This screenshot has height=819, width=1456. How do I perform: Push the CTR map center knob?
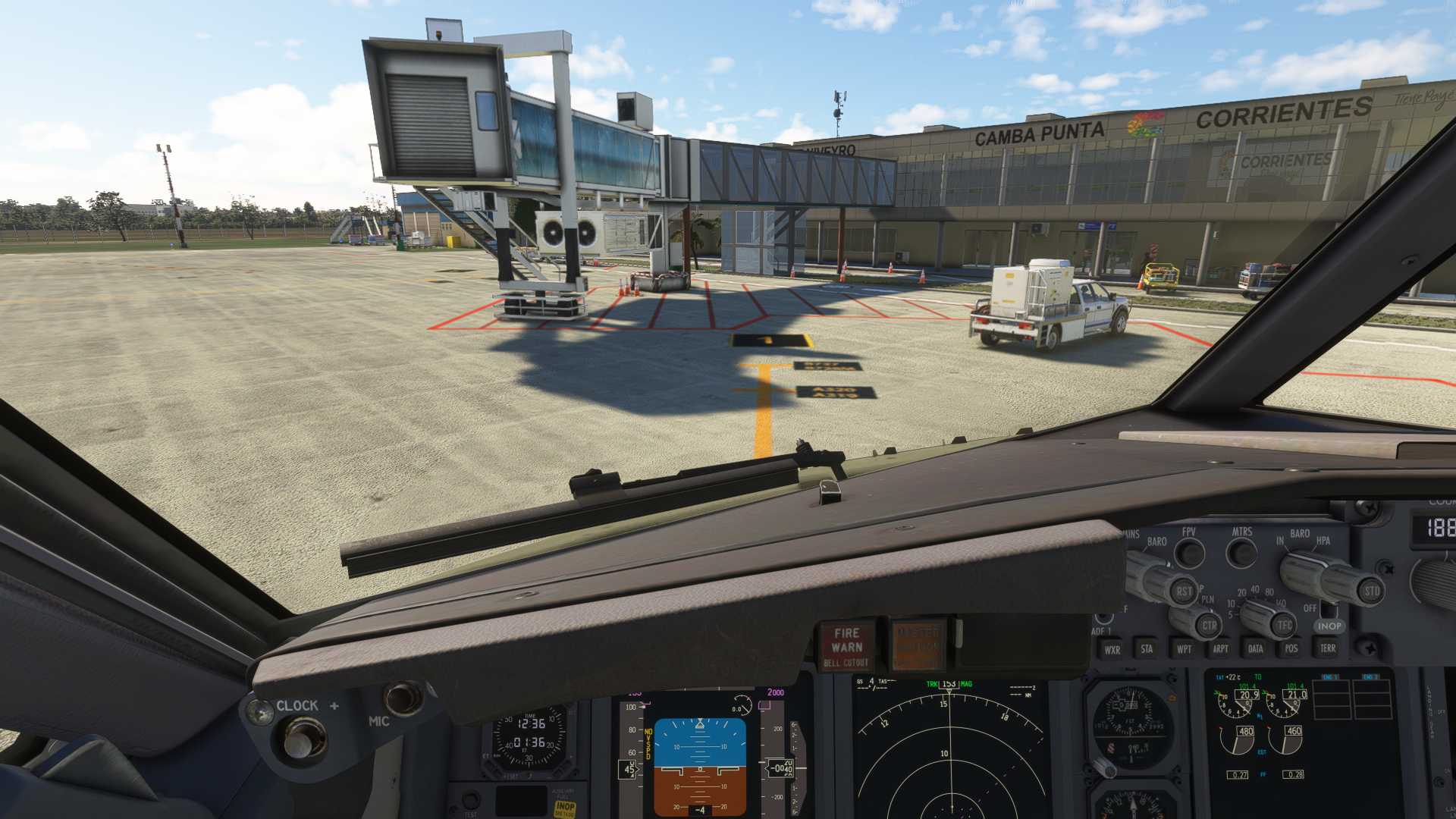click(1209, 626)
